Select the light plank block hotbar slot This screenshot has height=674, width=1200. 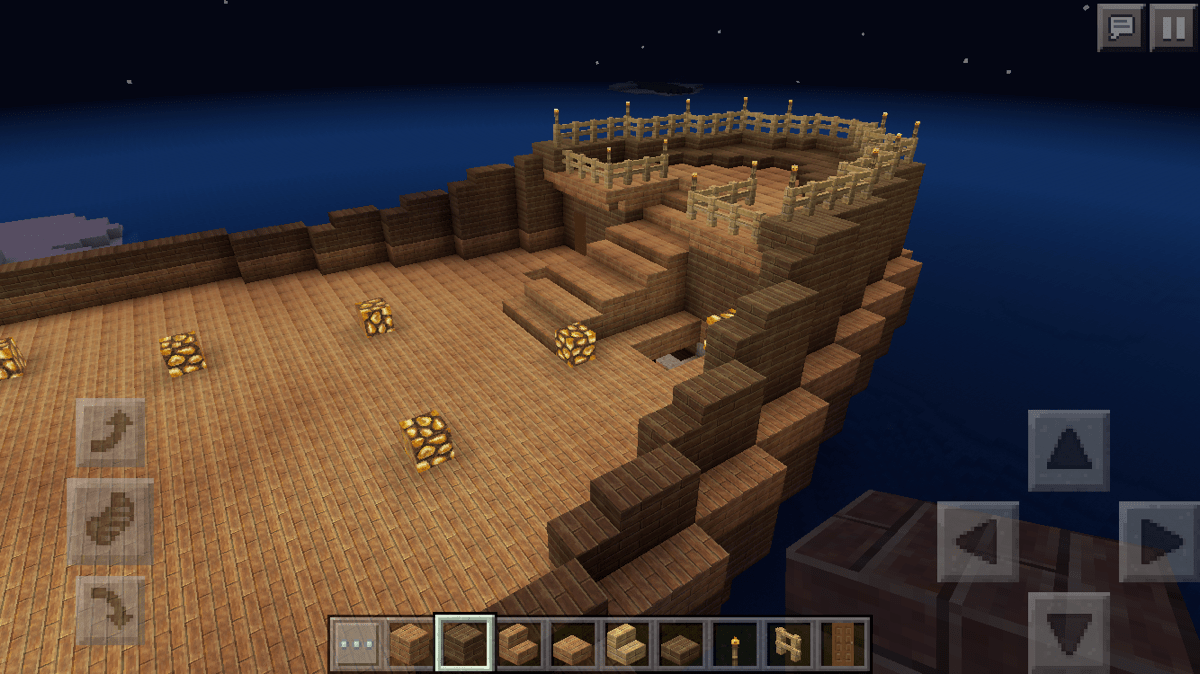click(411, 645)
